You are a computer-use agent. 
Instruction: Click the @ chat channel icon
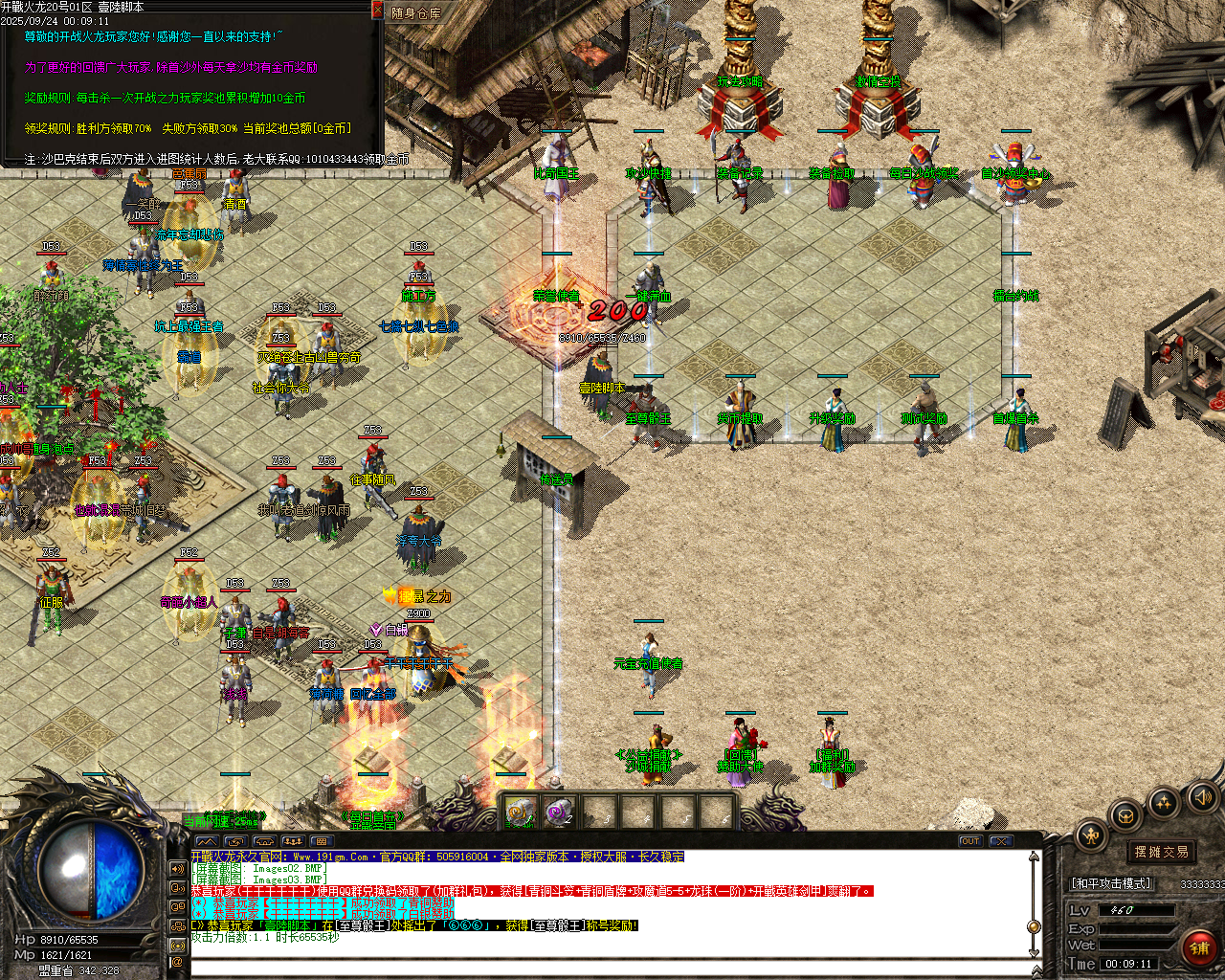pos(178,962)
